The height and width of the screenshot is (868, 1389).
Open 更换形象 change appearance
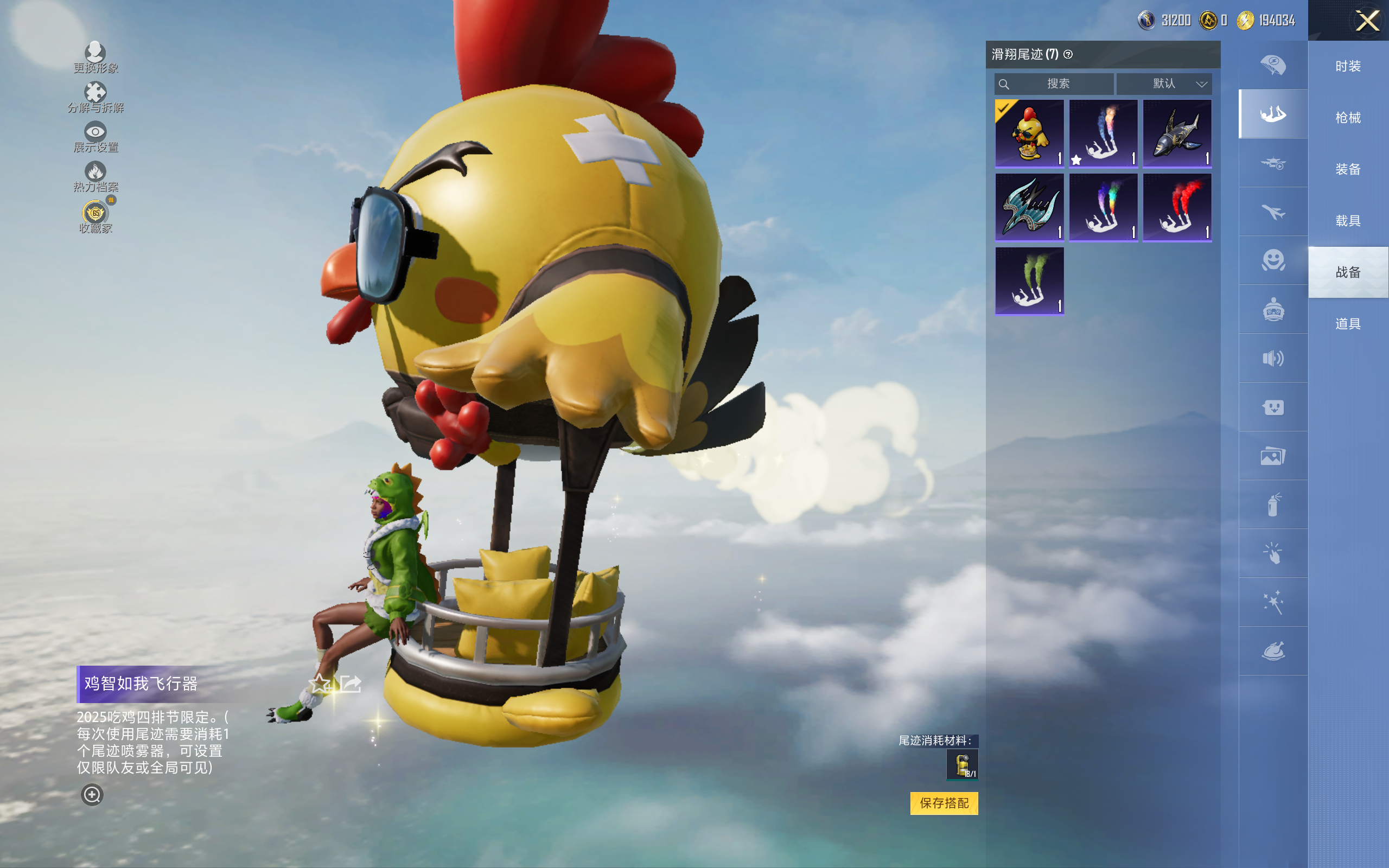coord(95,58)
